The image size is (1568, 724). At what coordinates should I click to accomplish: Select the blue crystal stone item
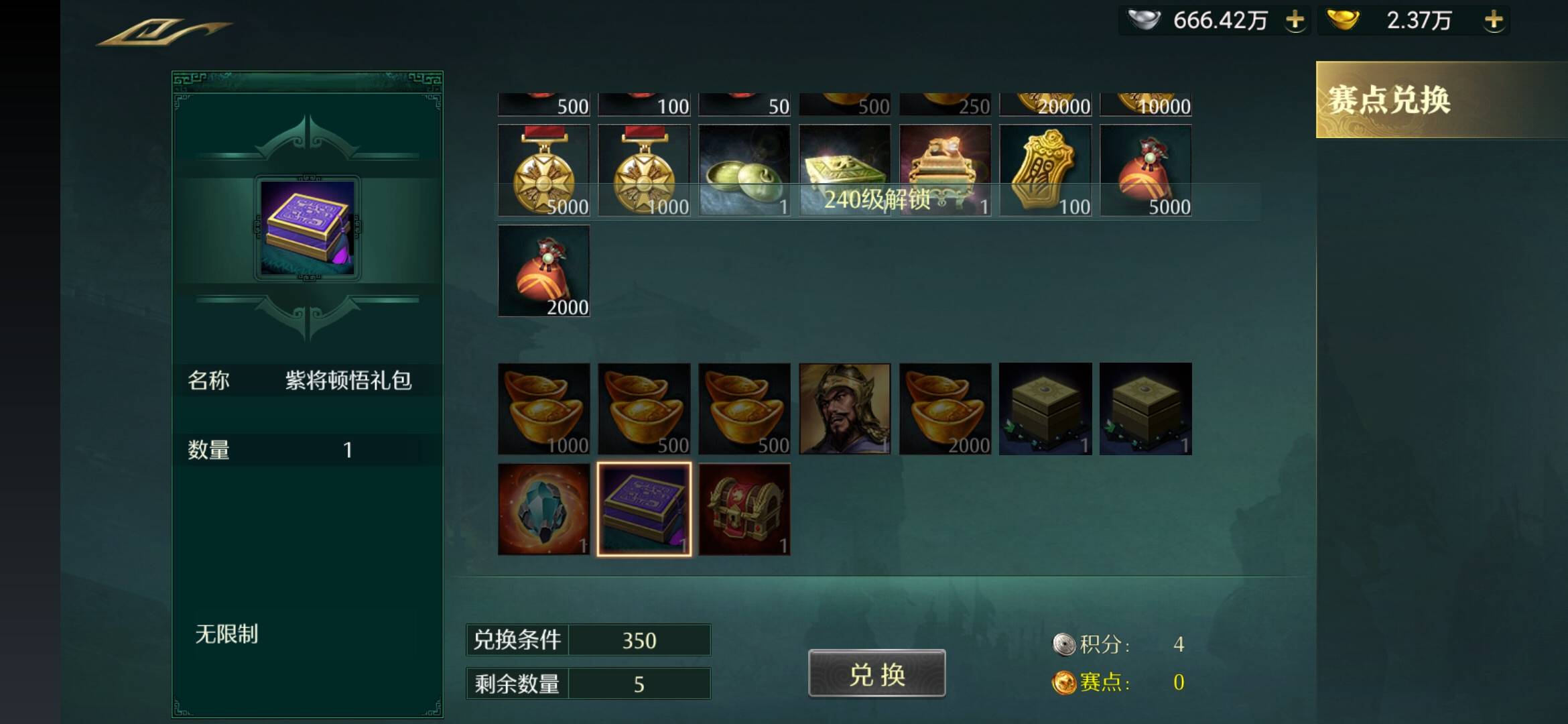[x=543, y=509]
